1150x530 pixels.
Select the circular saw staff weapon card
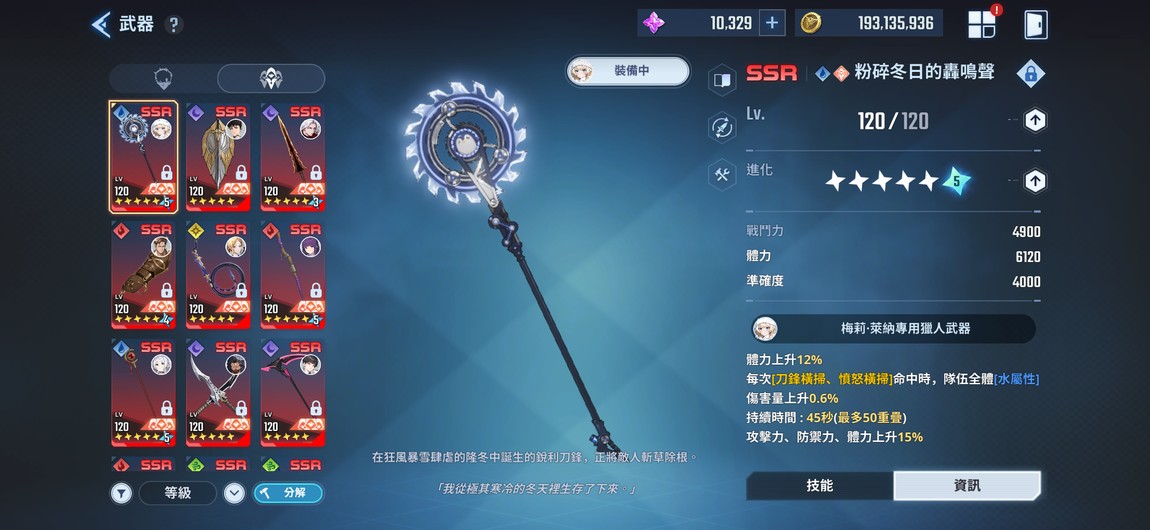pos(144,156)
